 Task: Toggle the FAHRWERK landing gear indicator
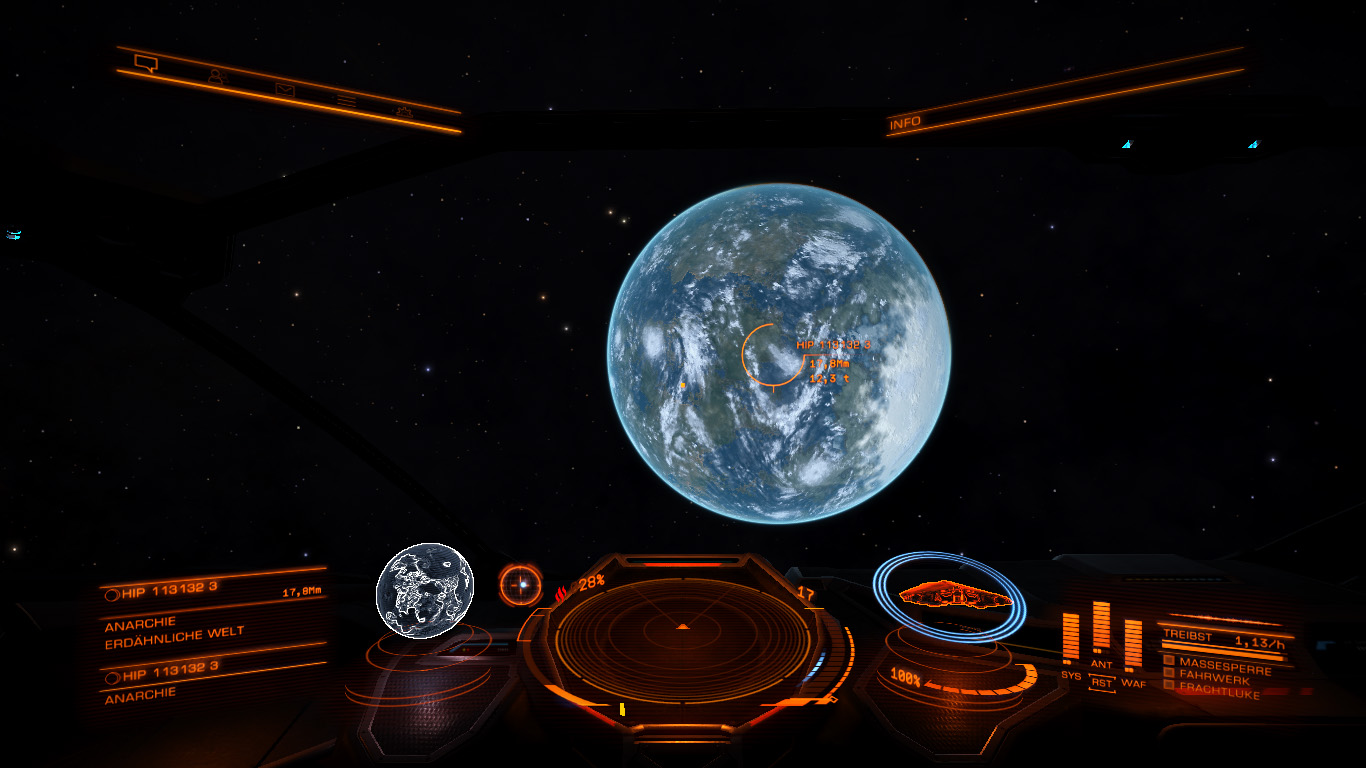click(x=1214, y=675)
